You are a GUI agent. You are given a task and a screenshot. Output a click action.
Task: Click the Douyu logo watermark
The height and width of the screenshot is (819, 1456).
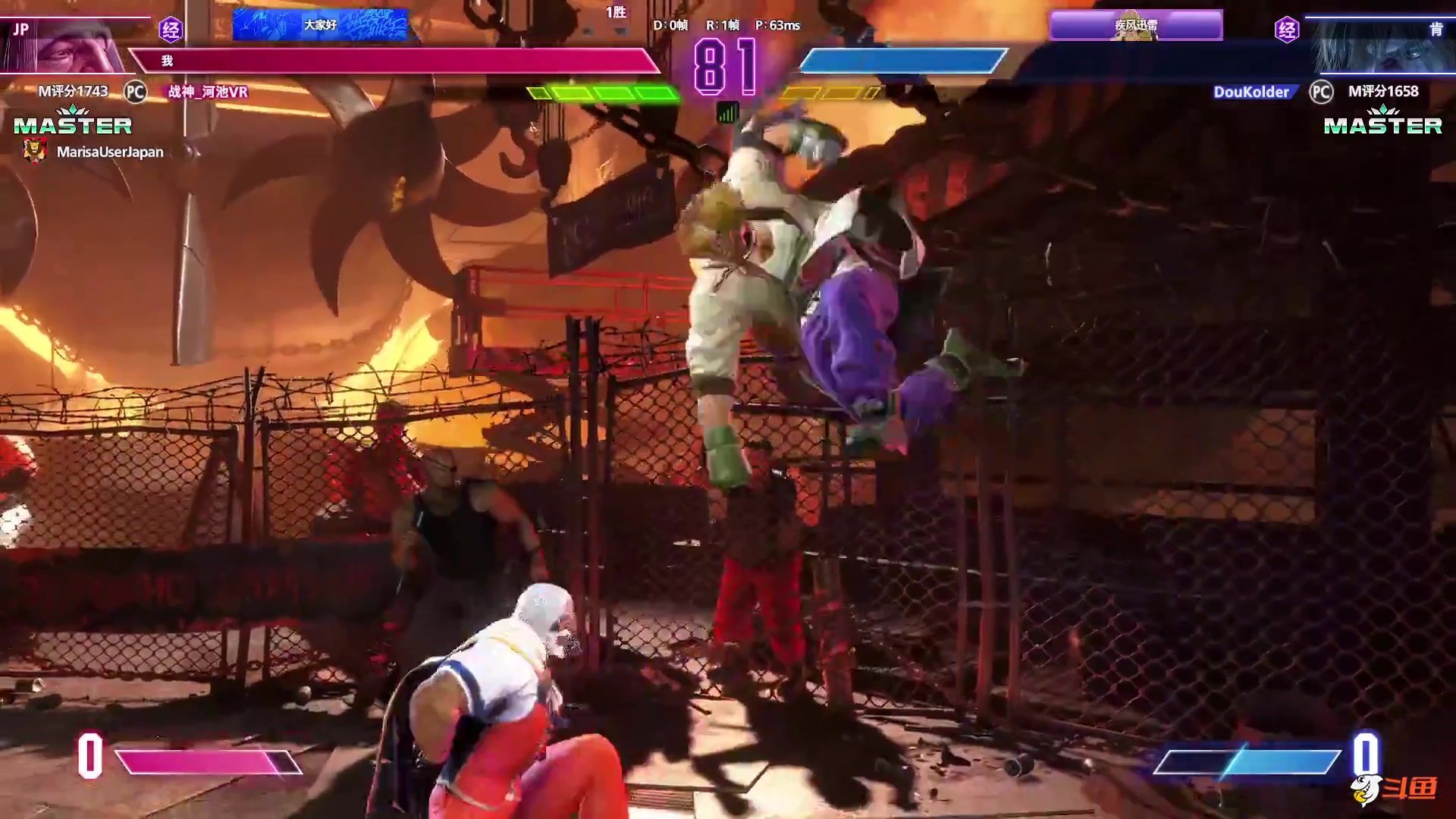1394,789
